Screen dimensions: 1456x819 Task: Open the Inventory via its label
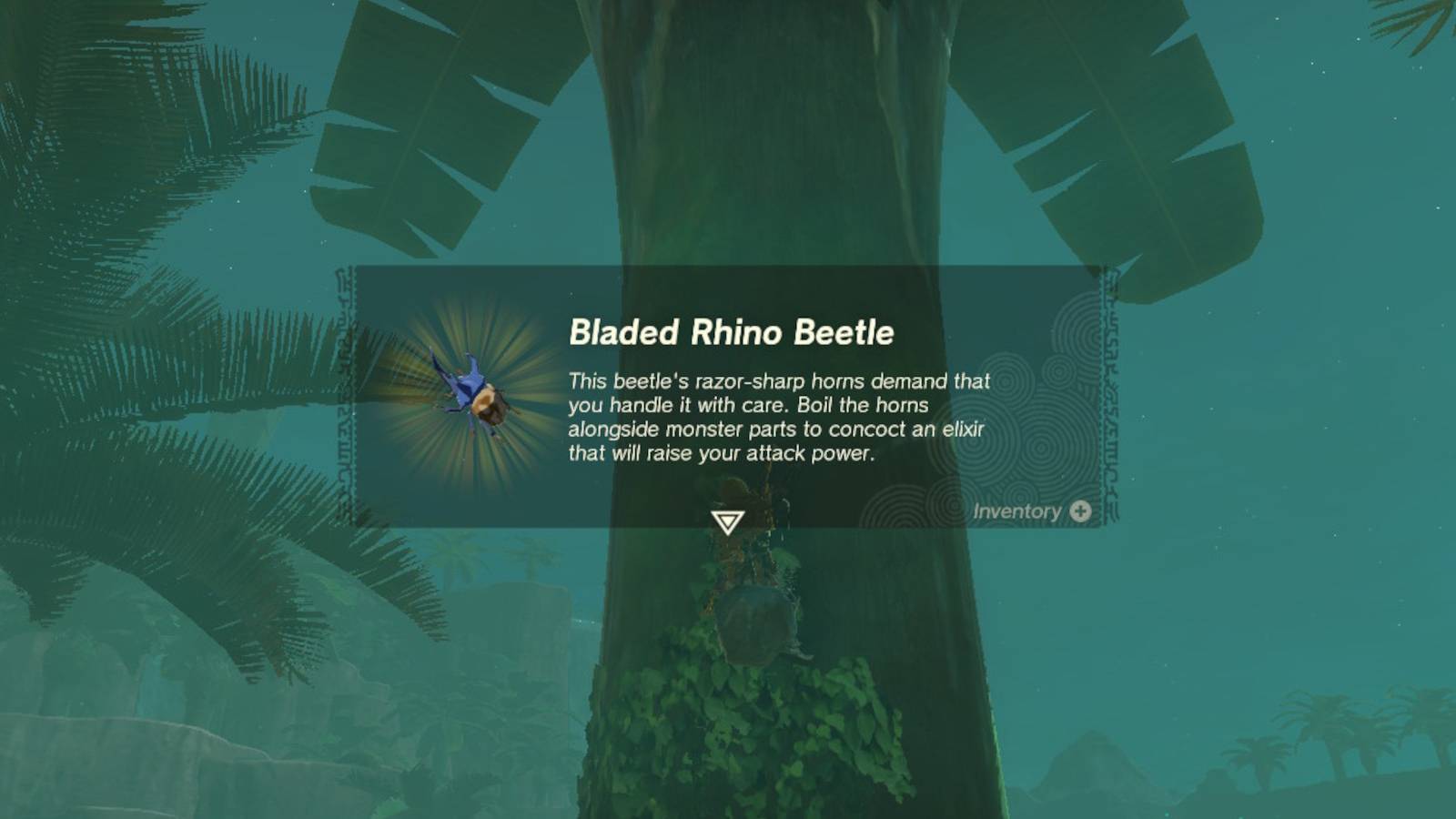[1016, 511]
